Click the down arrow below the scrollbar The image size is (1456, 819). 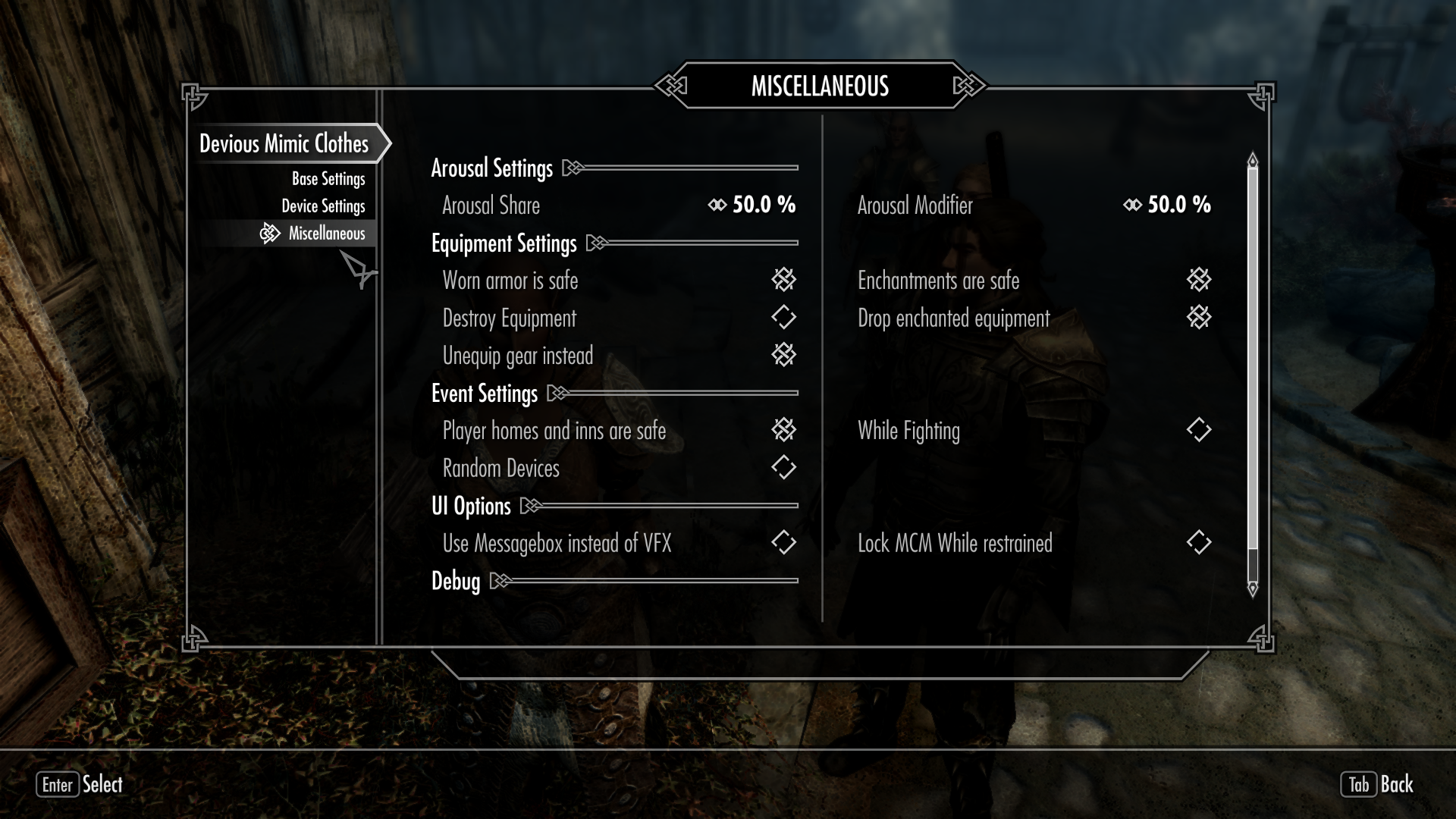point(1252,588)
